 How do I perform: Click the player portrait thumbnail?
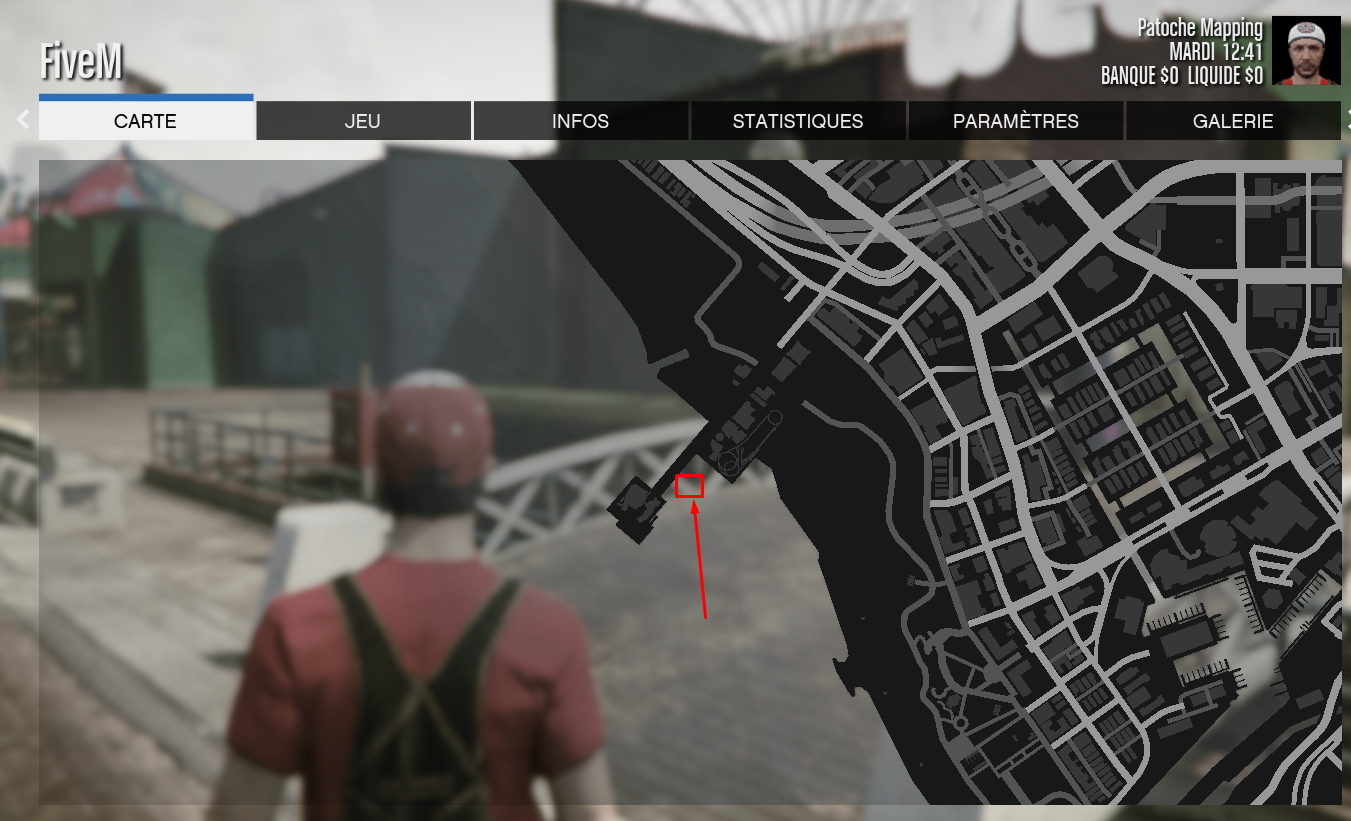[x=1306, y=51]
